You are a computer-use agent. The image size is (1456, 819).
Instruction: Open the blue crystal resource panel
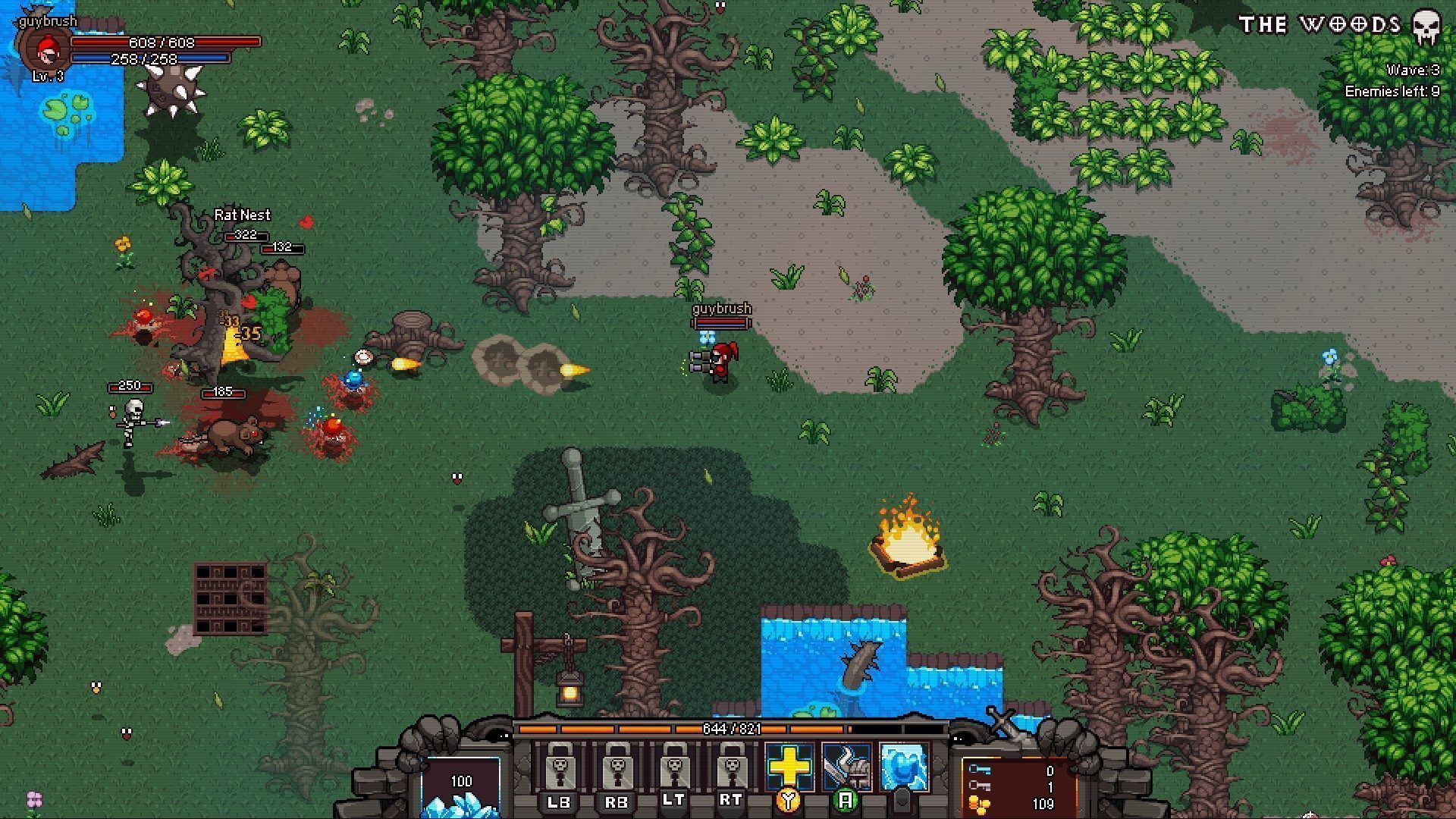tap(461, 789)
